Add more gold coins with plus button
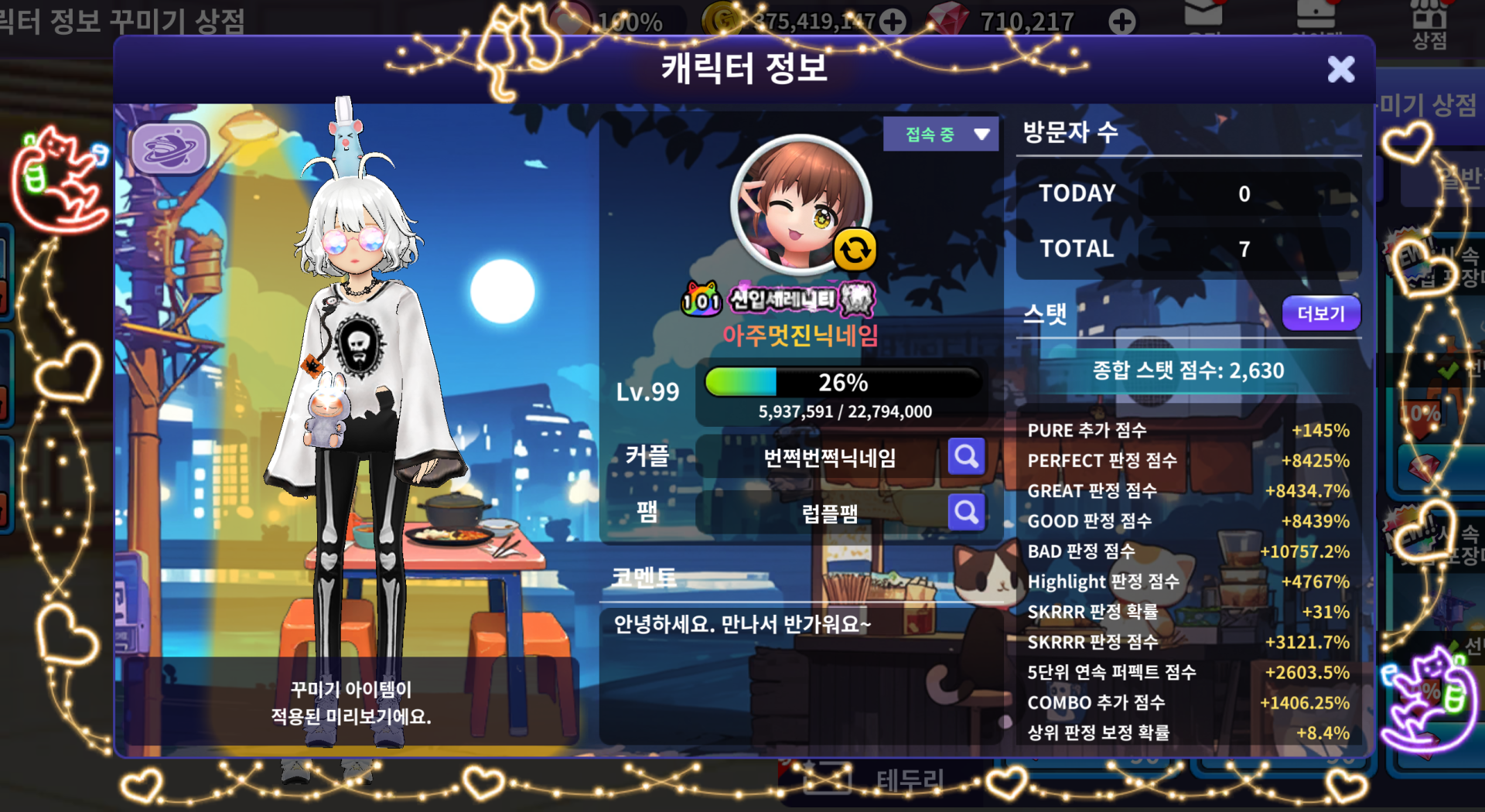Screen dimensions: 1485x812 pos(893,22)
